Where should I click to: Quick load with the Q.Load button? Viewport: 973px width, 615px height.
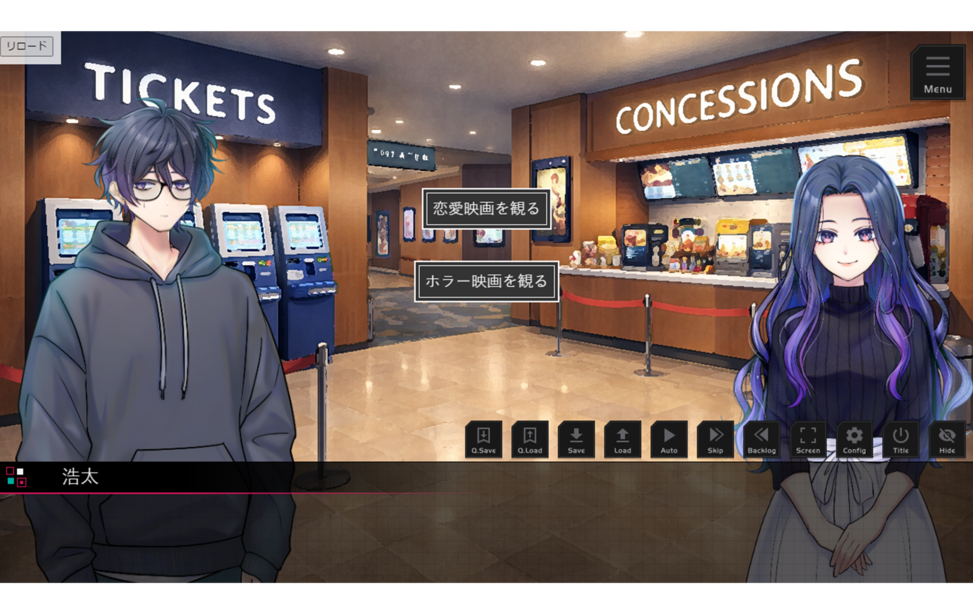530,440
